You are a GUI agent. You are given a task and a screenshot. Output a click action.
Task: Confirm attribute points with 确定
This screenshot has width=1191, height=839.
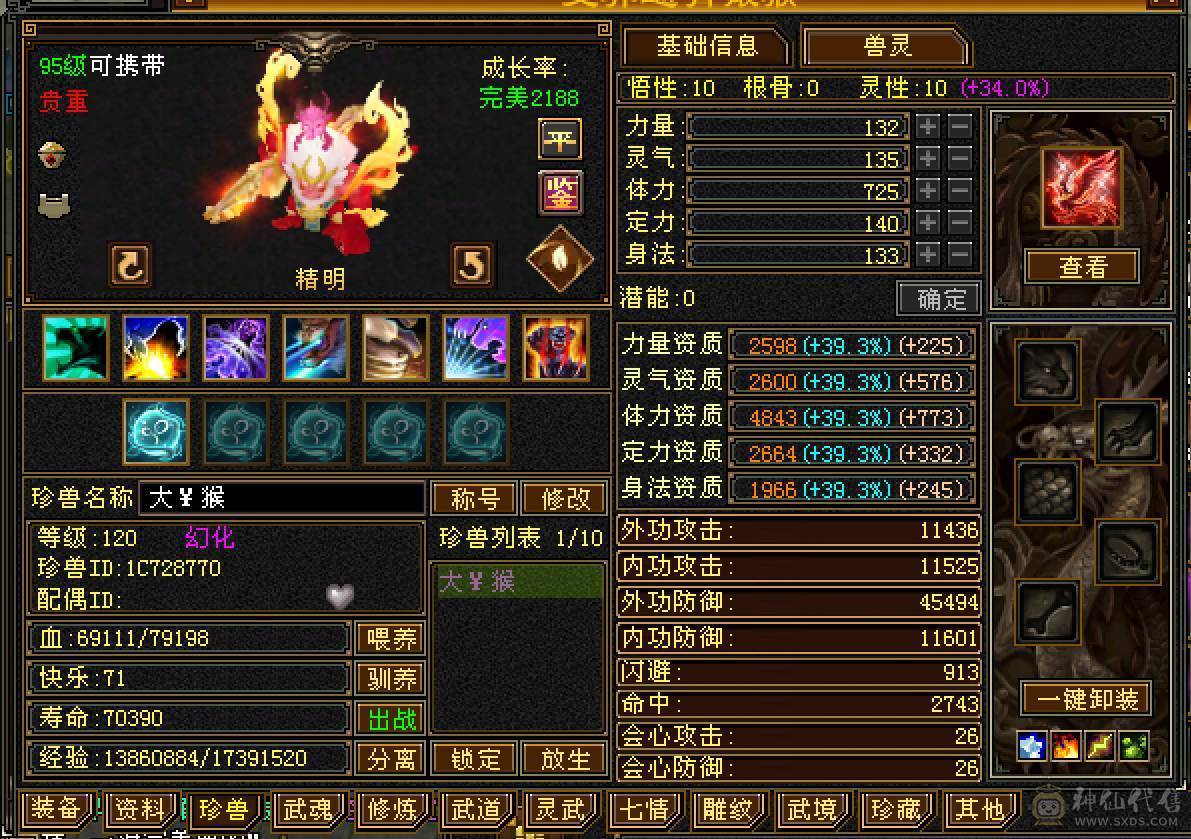point(939,298)
